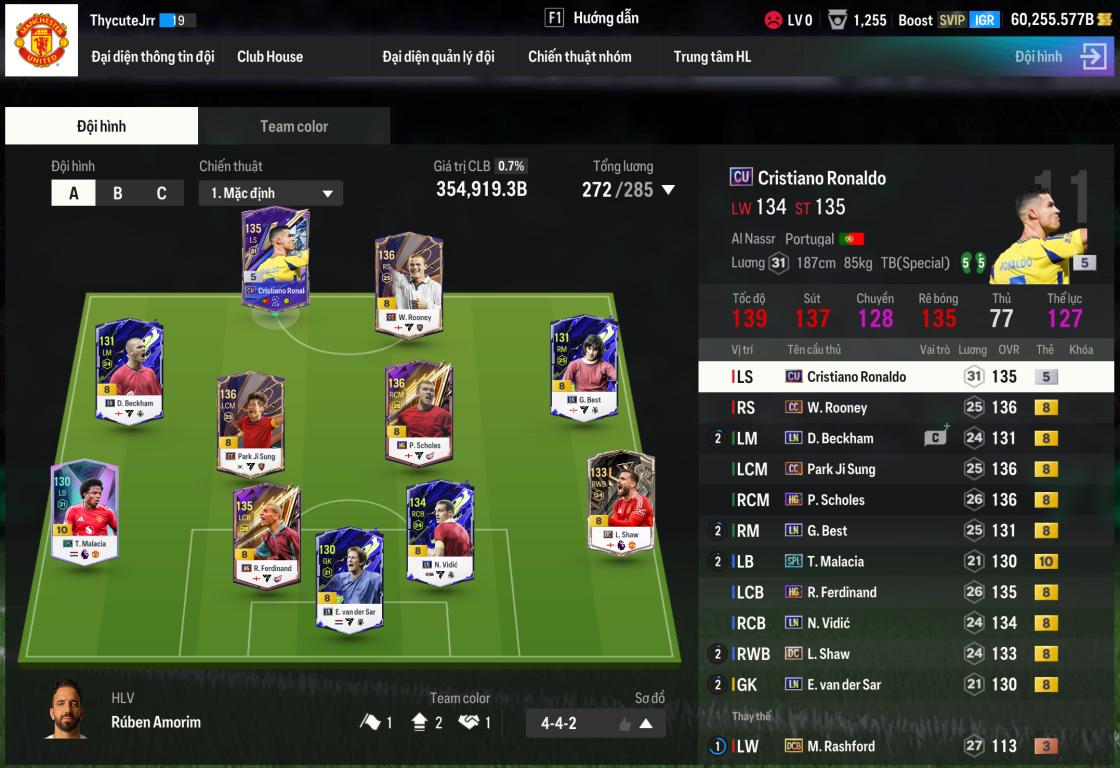Open Trung tâm HL menu
Image resolution: width=1120 pixels, height=768 pixels.
[x=712, y=57]
